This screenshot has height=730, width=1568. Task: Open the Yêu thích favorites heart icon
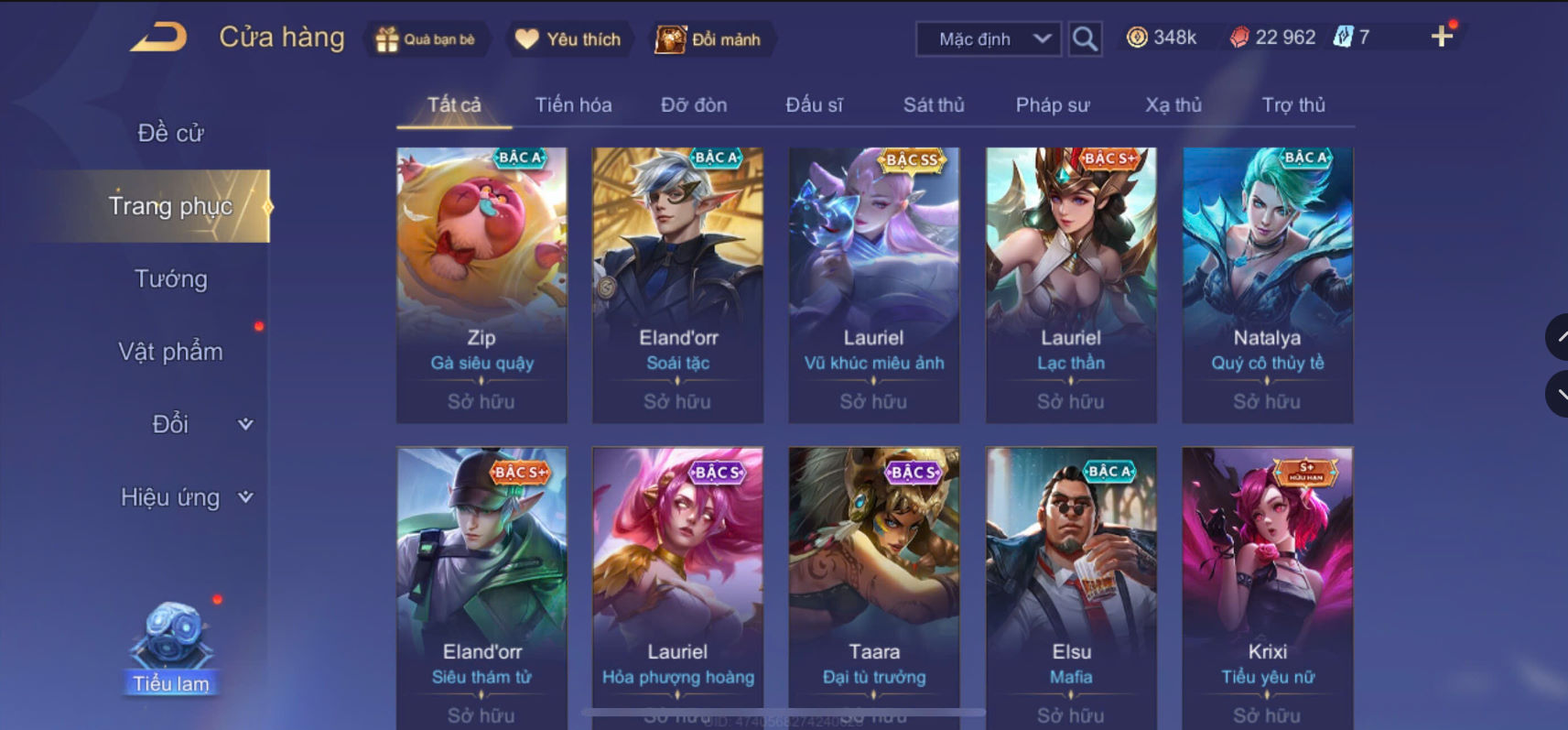pyautogui.click(x=526, y=38)
